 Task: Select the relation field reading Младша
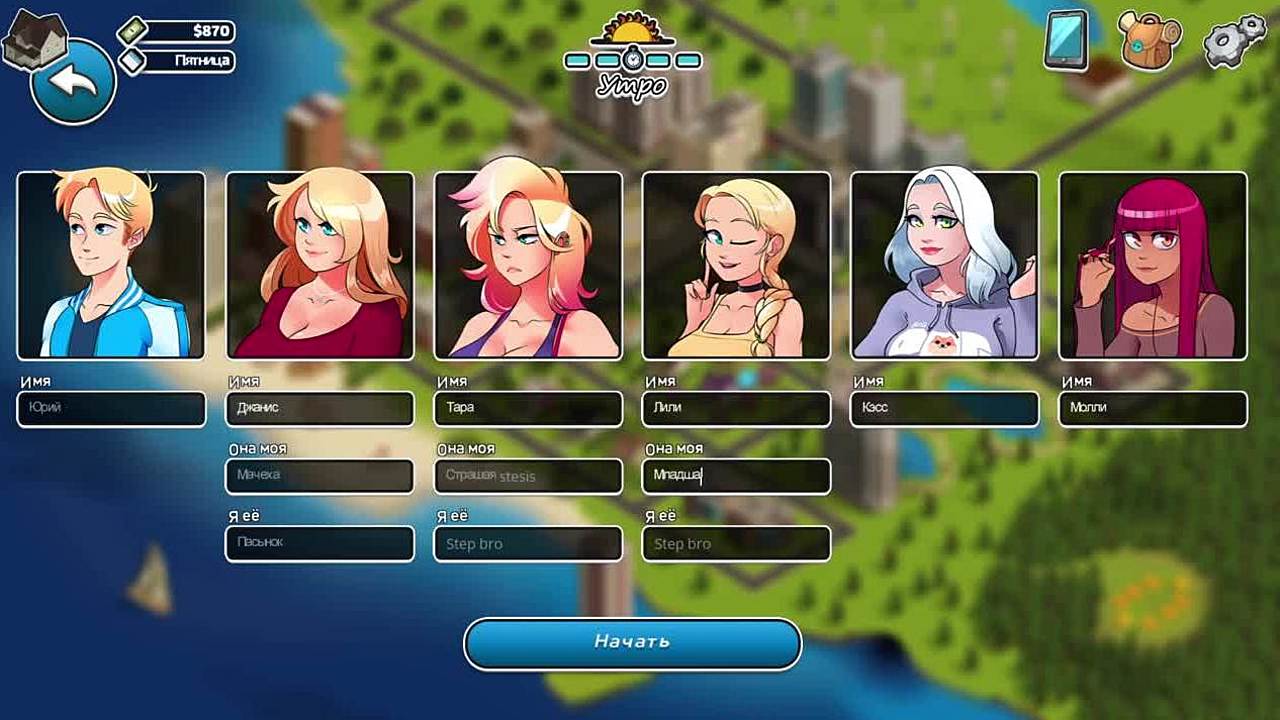[x=736, y=476]
